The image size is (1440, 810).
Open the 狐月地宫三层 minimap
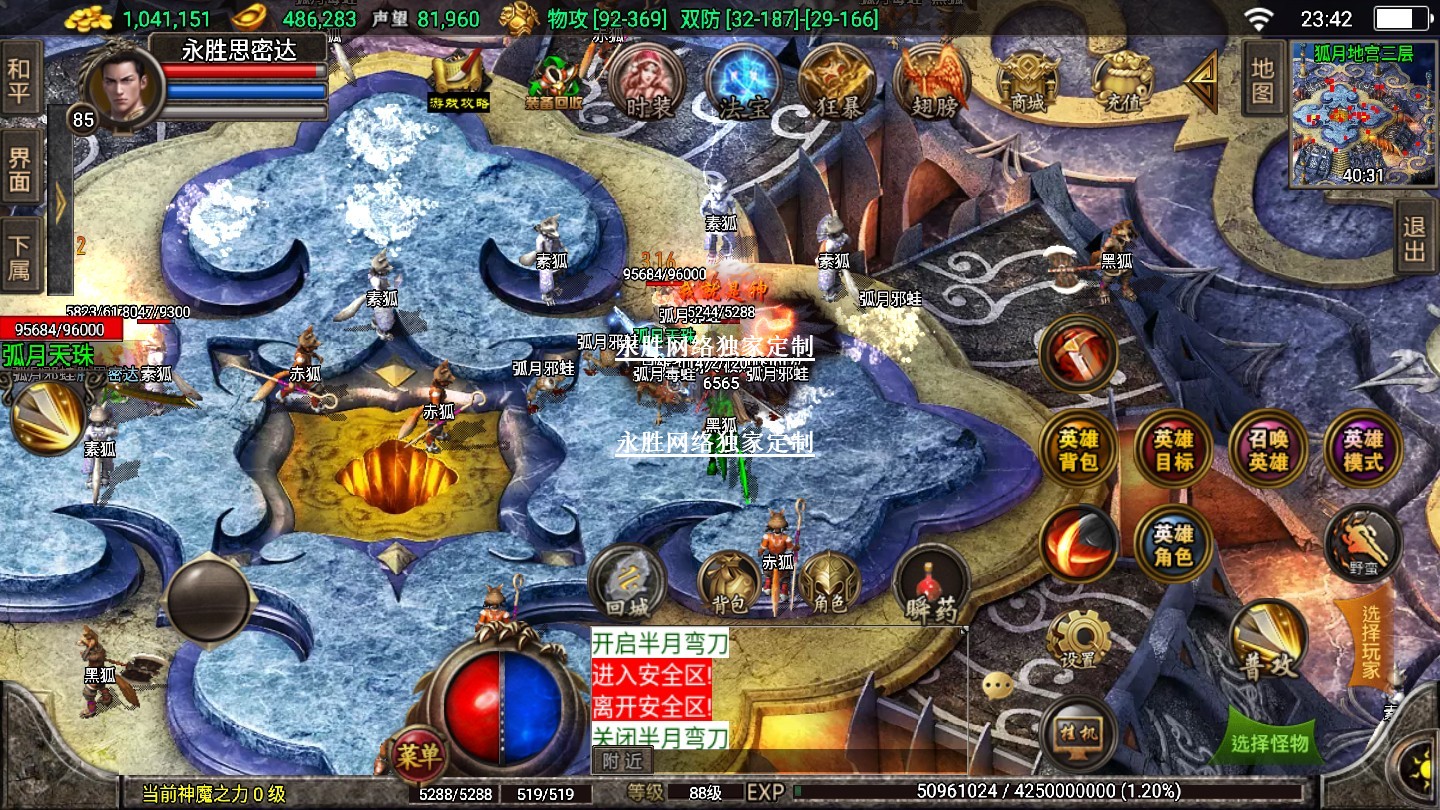tap(1350, 114)
